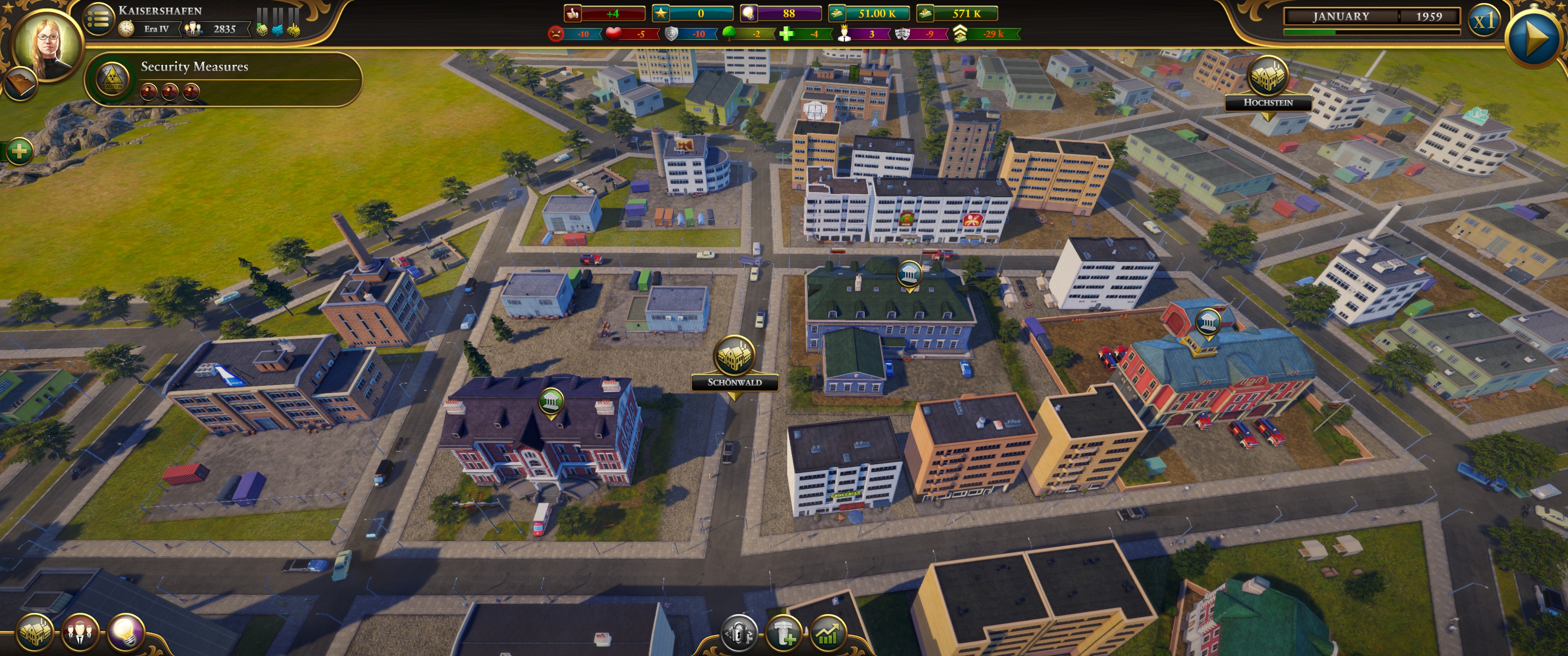This screenshot has height=656, width=1568.
Task: Open the city council people icon
Action: (80, 633)
